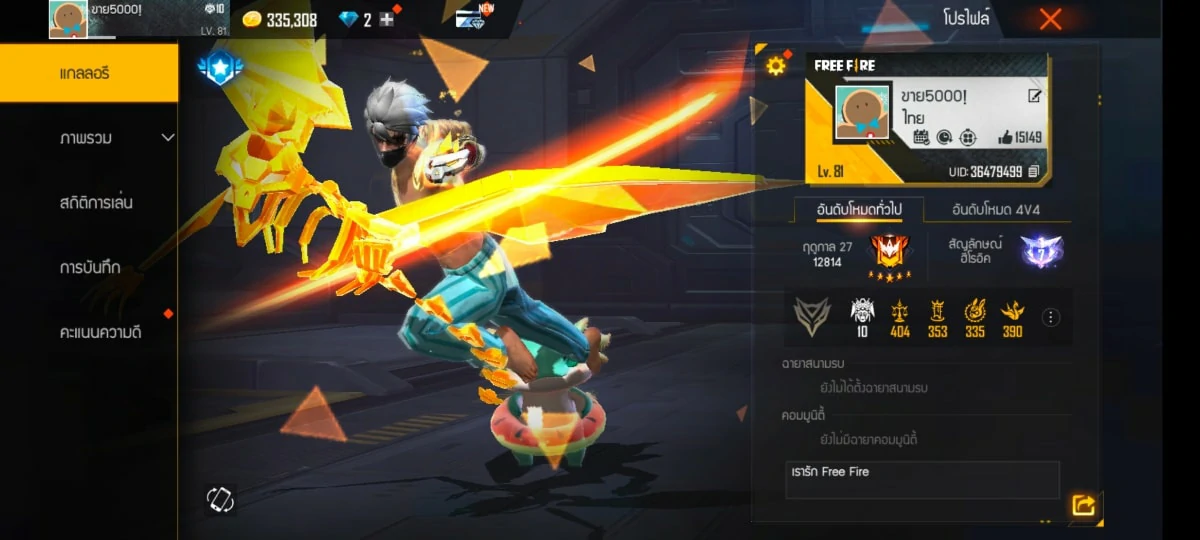Share the profile using the share button
1200x540 pixels.
(1083, 506)
